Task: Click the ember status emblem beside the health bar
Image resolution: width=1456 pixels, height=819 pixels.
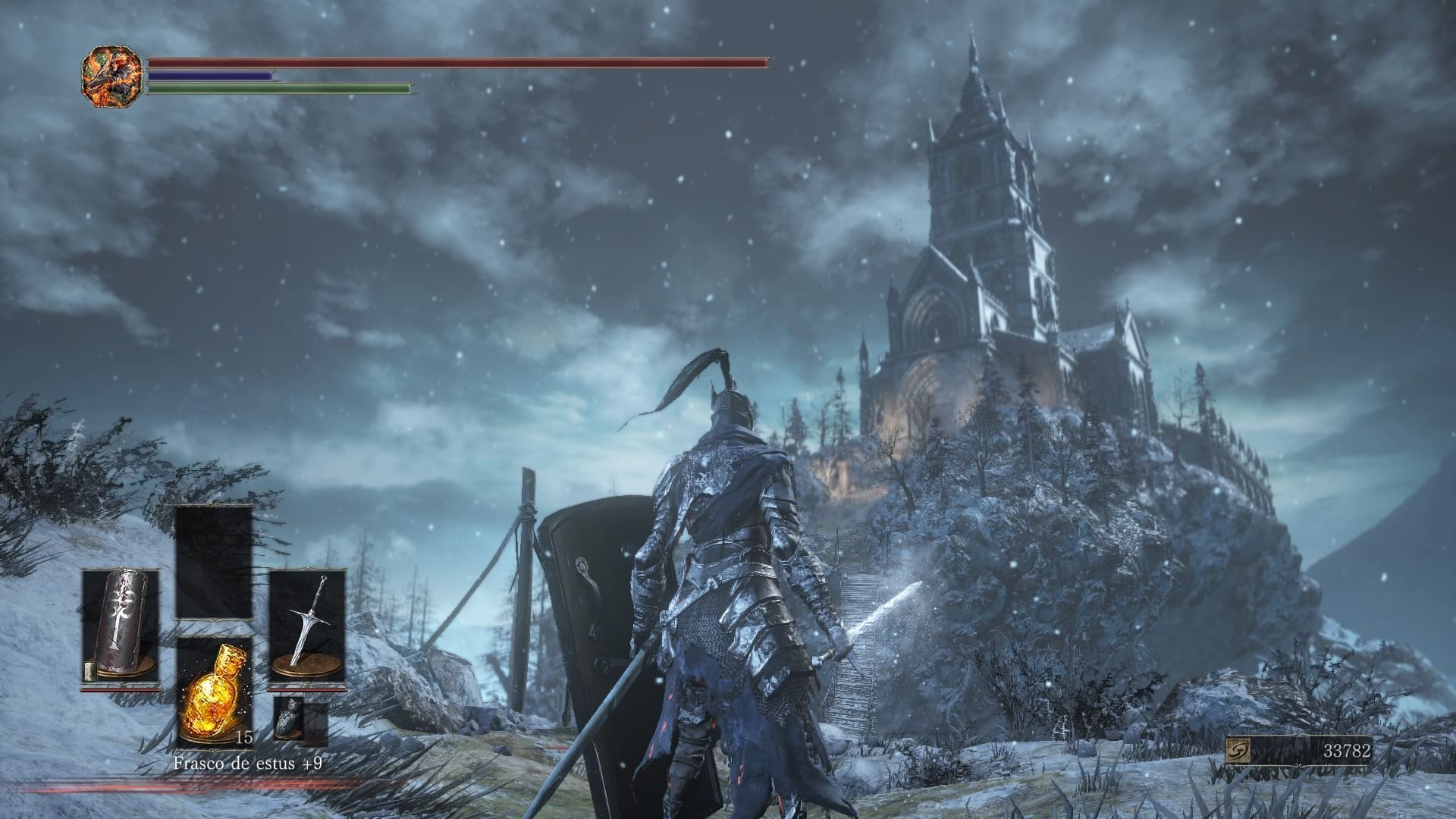Action: coord(112,76)
